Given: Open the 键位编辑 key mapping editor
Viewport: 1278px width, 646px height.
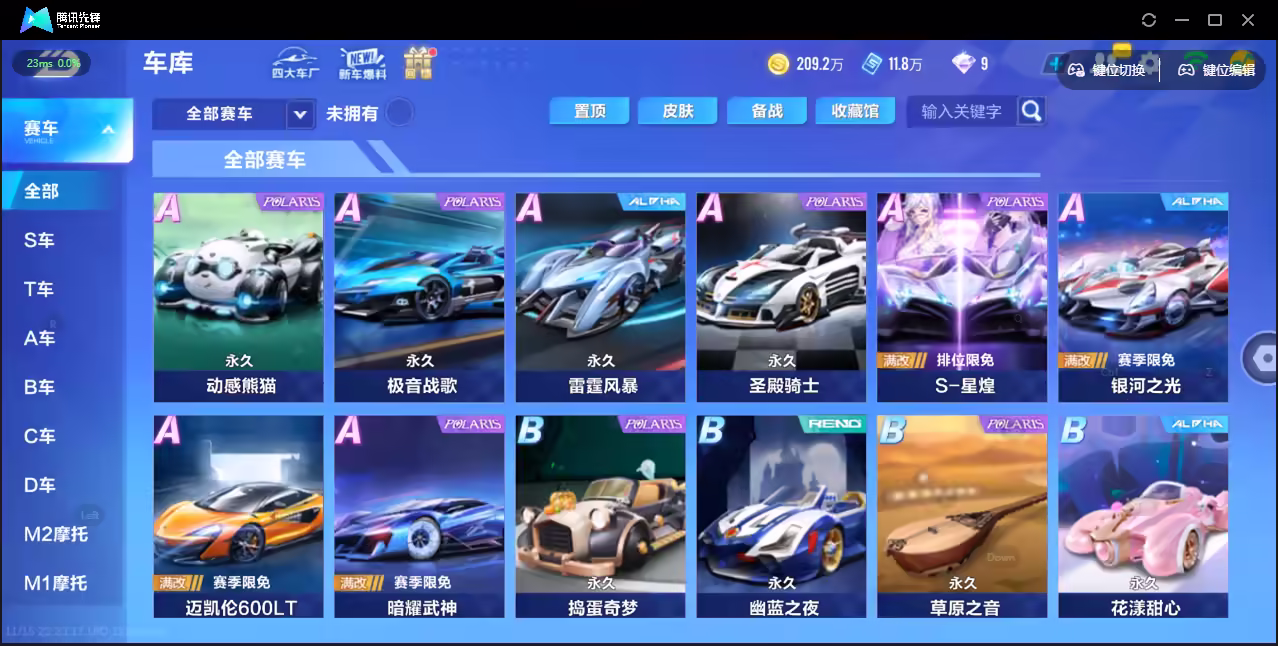Looking at the screenshot, I should [1216, 70].
